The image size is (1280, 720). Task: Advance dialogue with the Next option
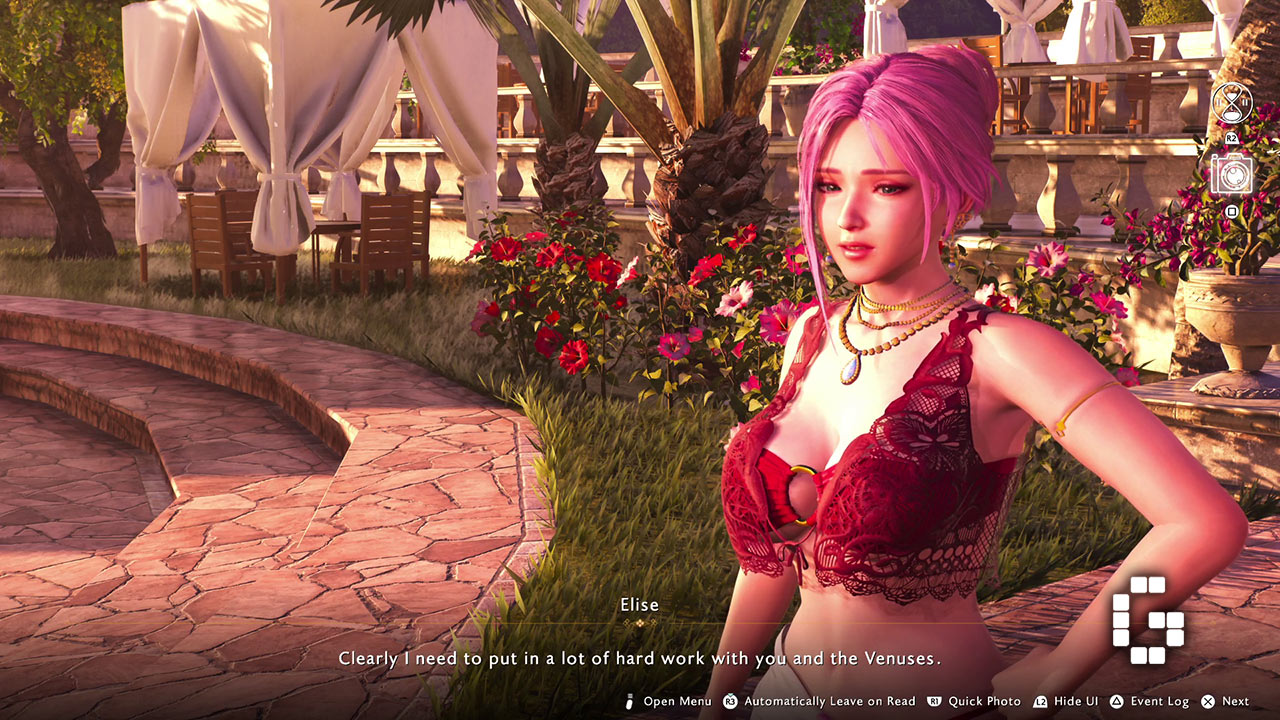pos(1225,701)
